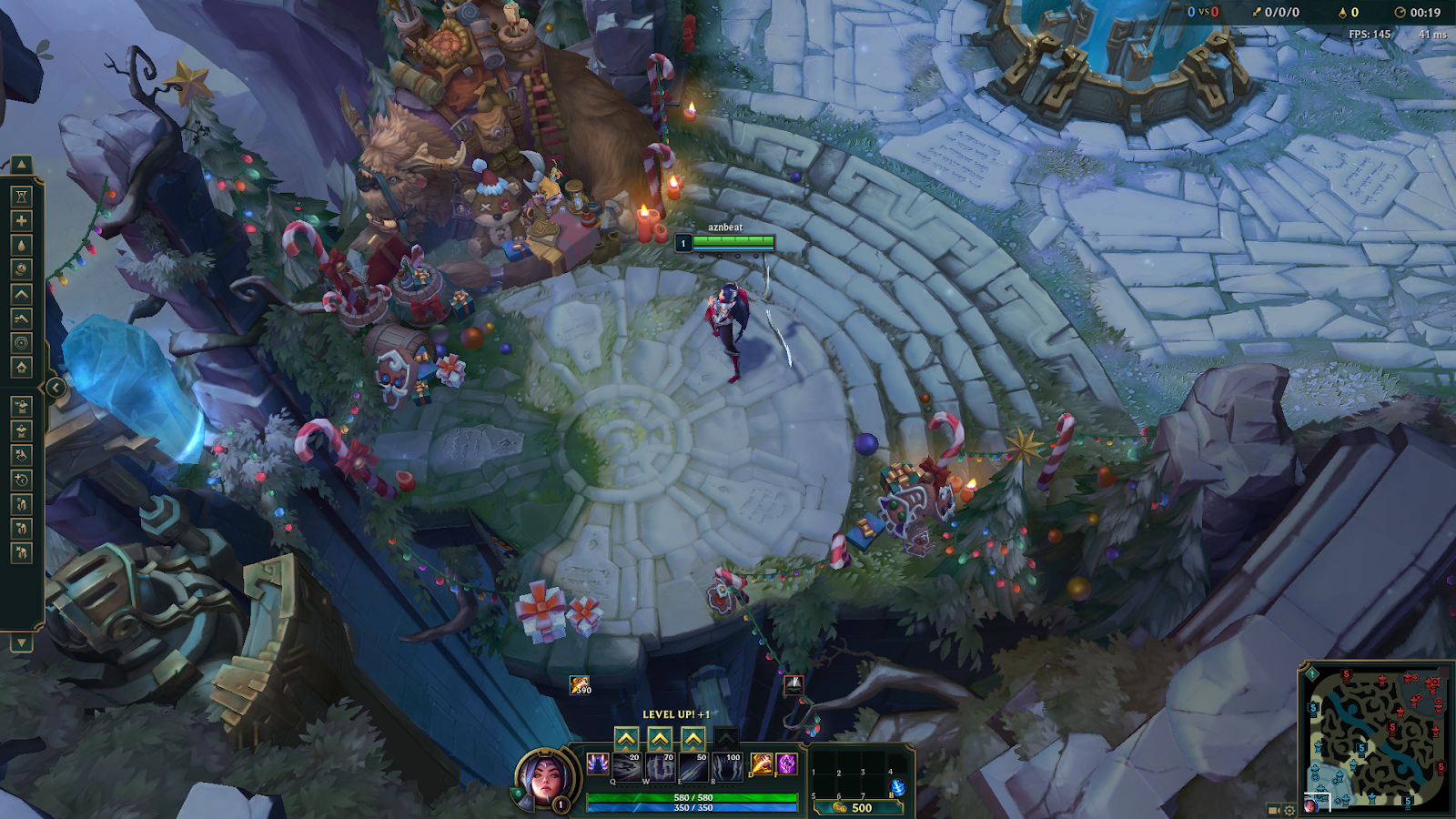This screenshot has width=1456, height=819.
Task: Level up W with the yellow chevron button
Action: point(659,739)
